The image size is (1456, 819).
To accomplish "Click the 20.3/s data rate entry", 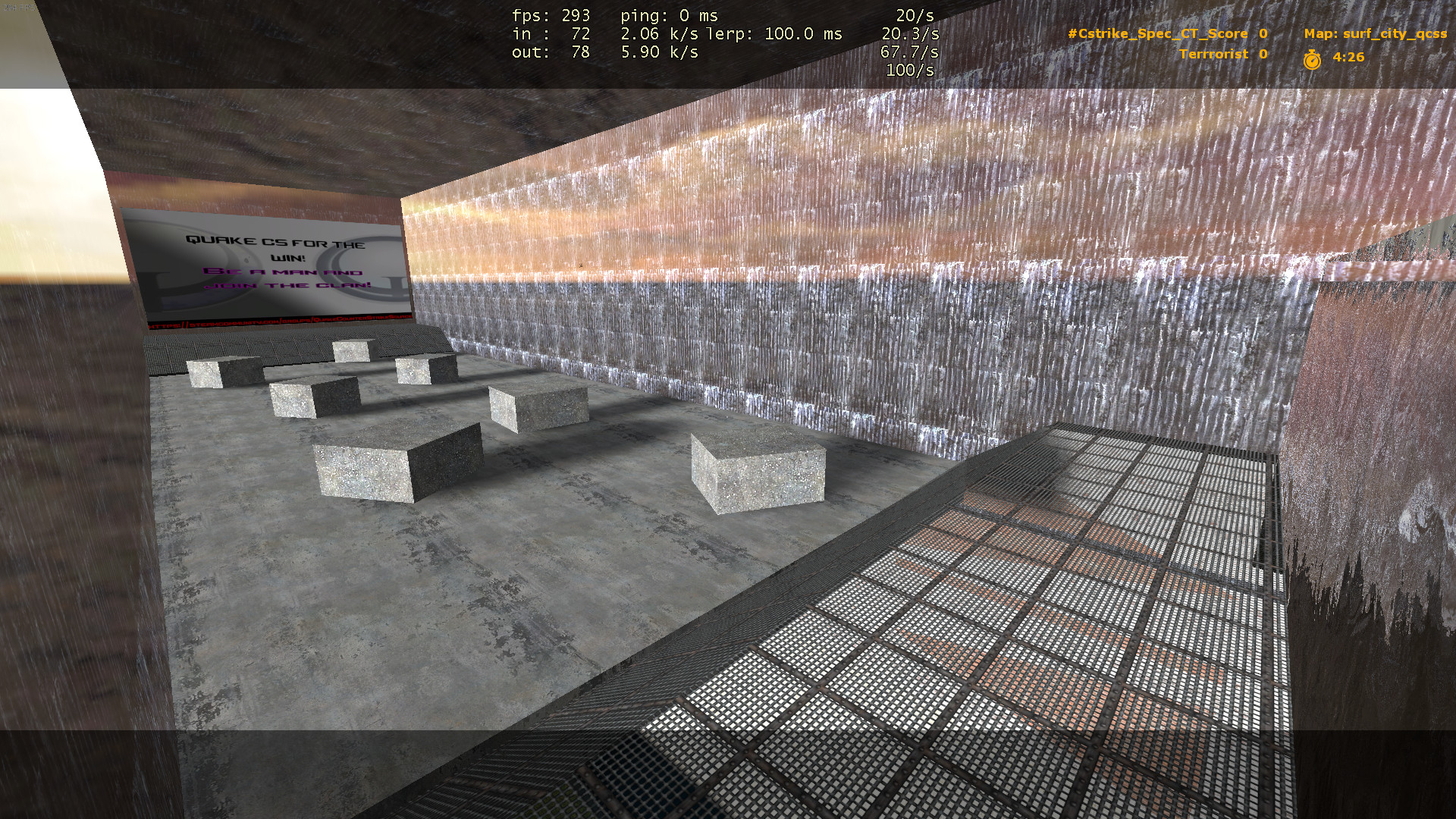I will pyautogui.click(x=909, y=34).
